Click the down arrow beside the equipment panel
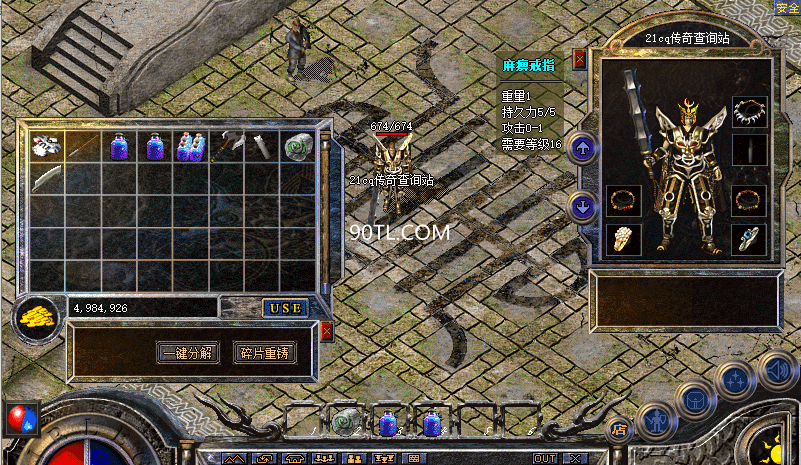 tap(583, 208)
